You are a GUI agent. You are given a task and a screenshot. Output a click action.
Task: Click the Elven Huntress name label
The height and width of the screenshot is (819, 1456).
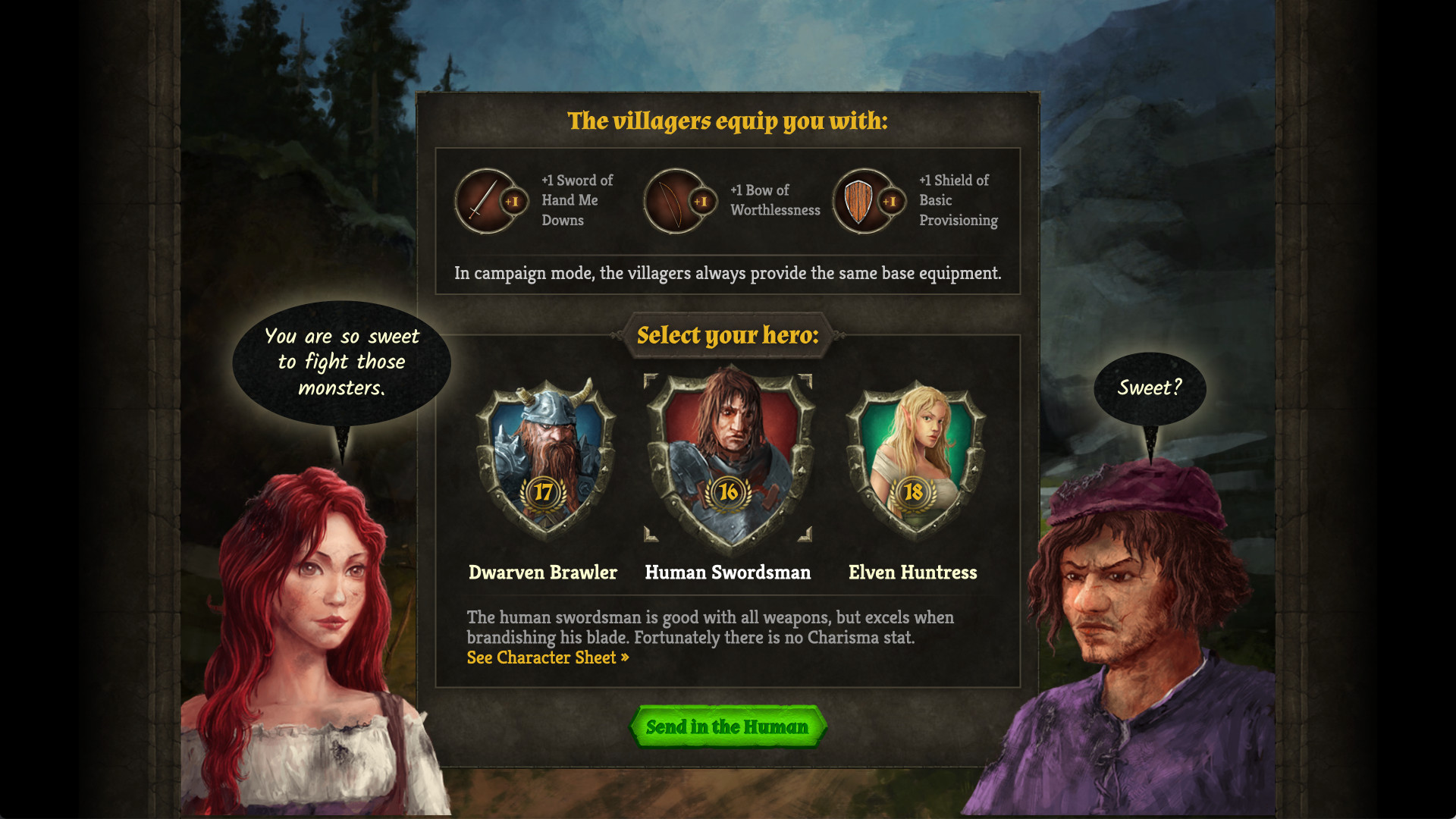(x=912, y=573)
